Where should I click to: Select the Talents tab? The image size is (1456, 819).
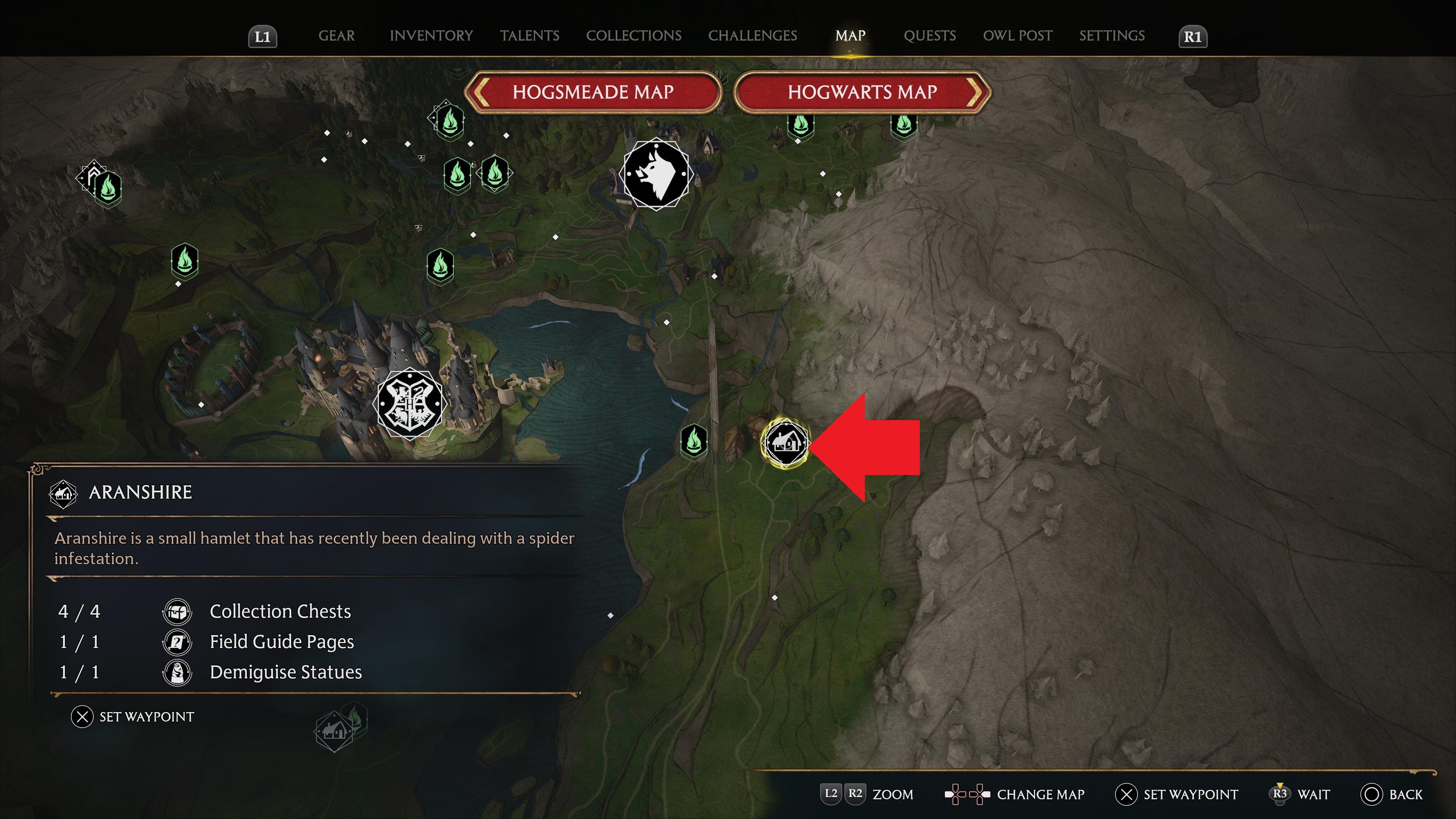529,36
